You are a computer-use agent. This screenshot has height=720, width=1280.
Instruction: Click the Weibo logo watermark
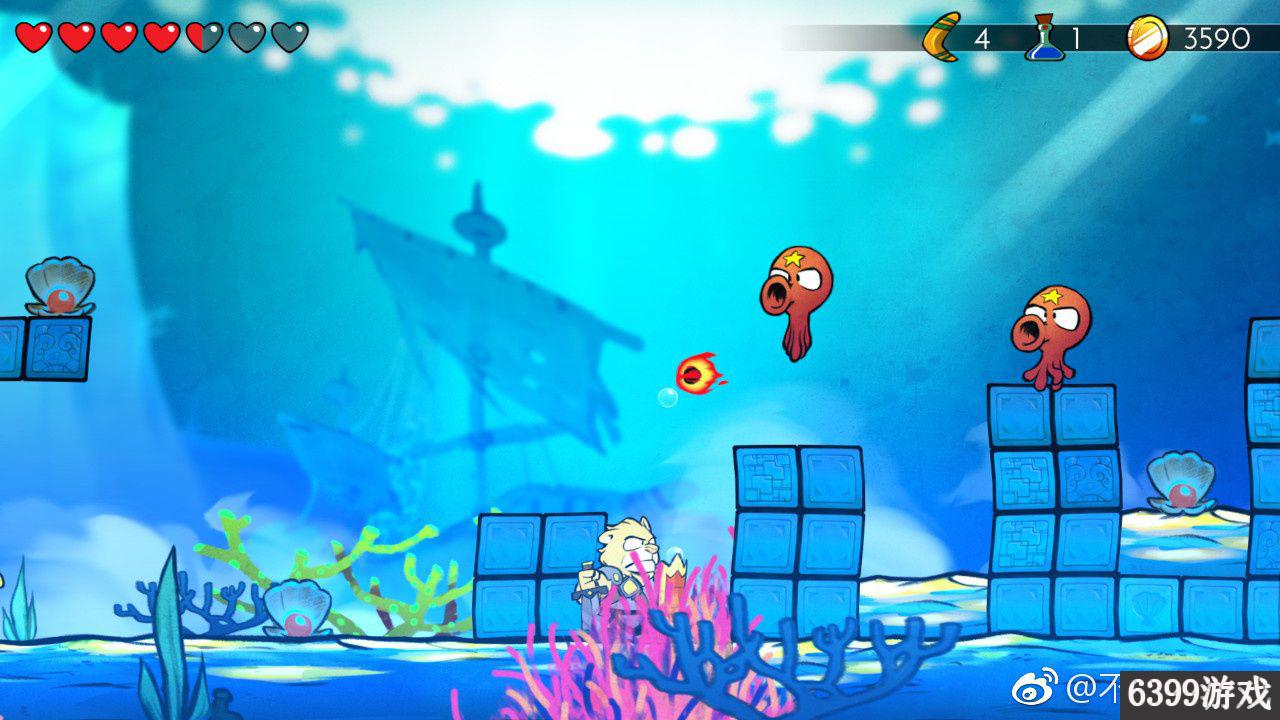coord(1035,689)
